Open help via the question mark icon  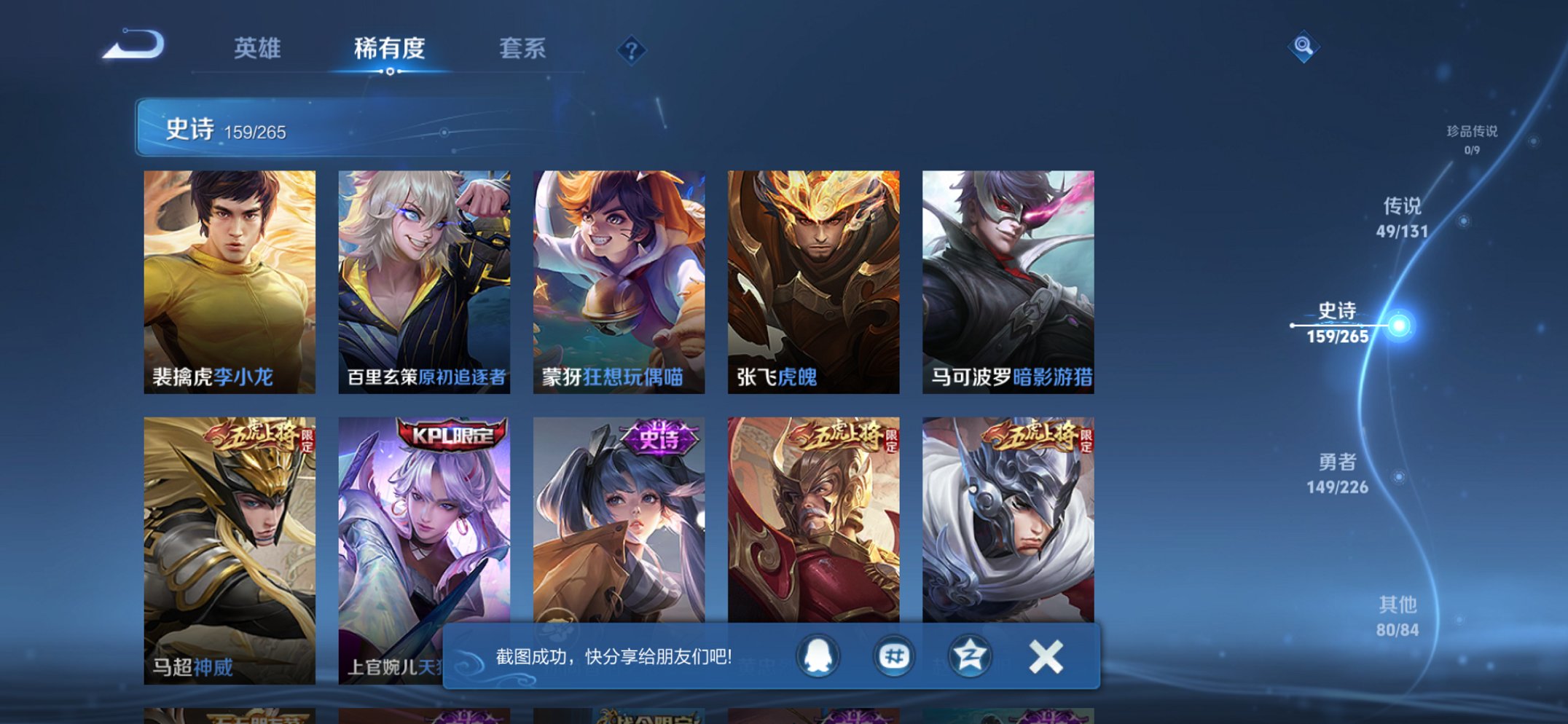632,49
